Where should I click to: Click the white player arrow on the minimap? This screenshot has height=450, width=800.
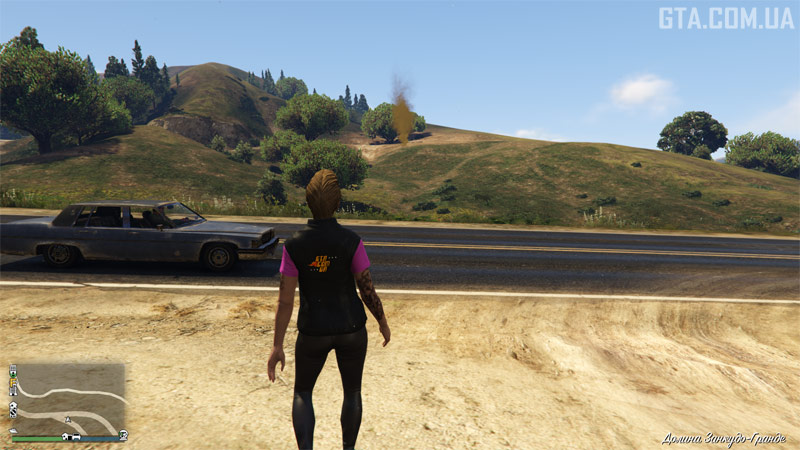pos(67,419)
